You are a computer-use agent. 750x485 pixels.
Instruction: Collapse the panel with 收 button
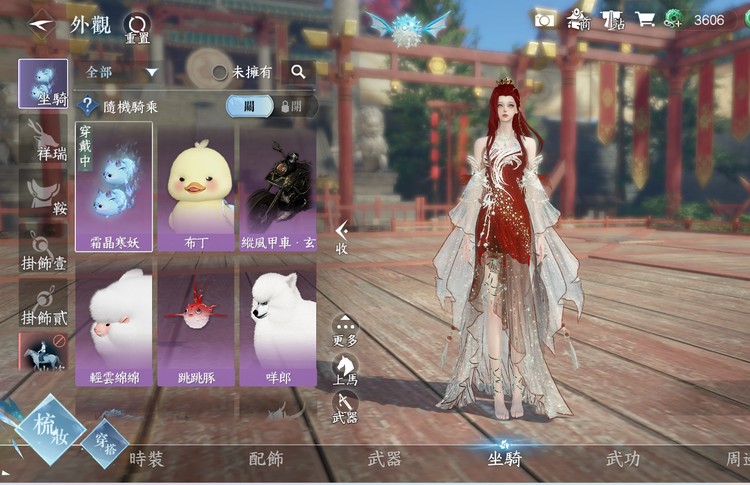[x=342, y=238]
